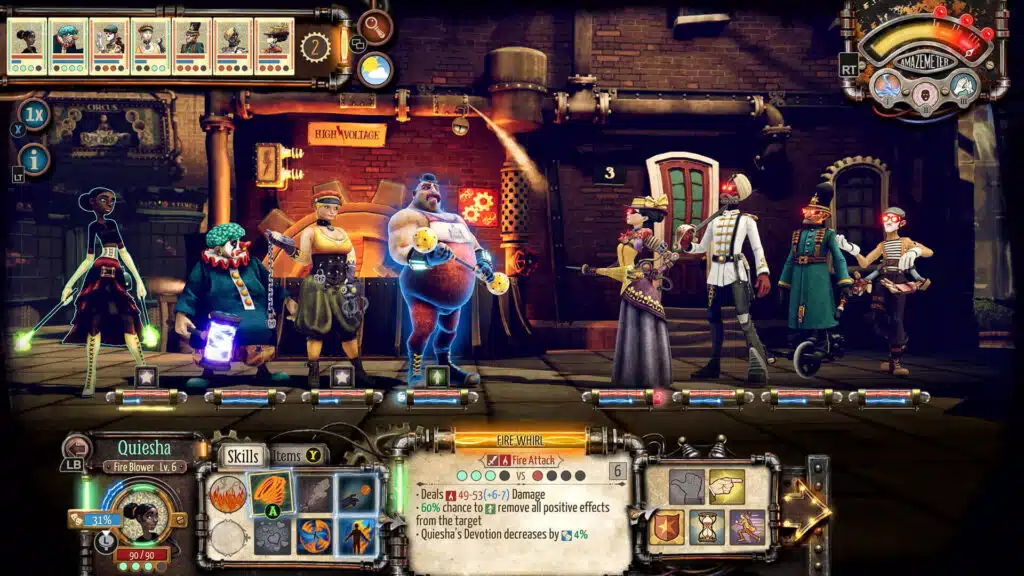Image resolution: width=1024 pixels, height=576 pixels.
Task: Activate Amazemeter ability III hand icon
Action: coord(963,85)
